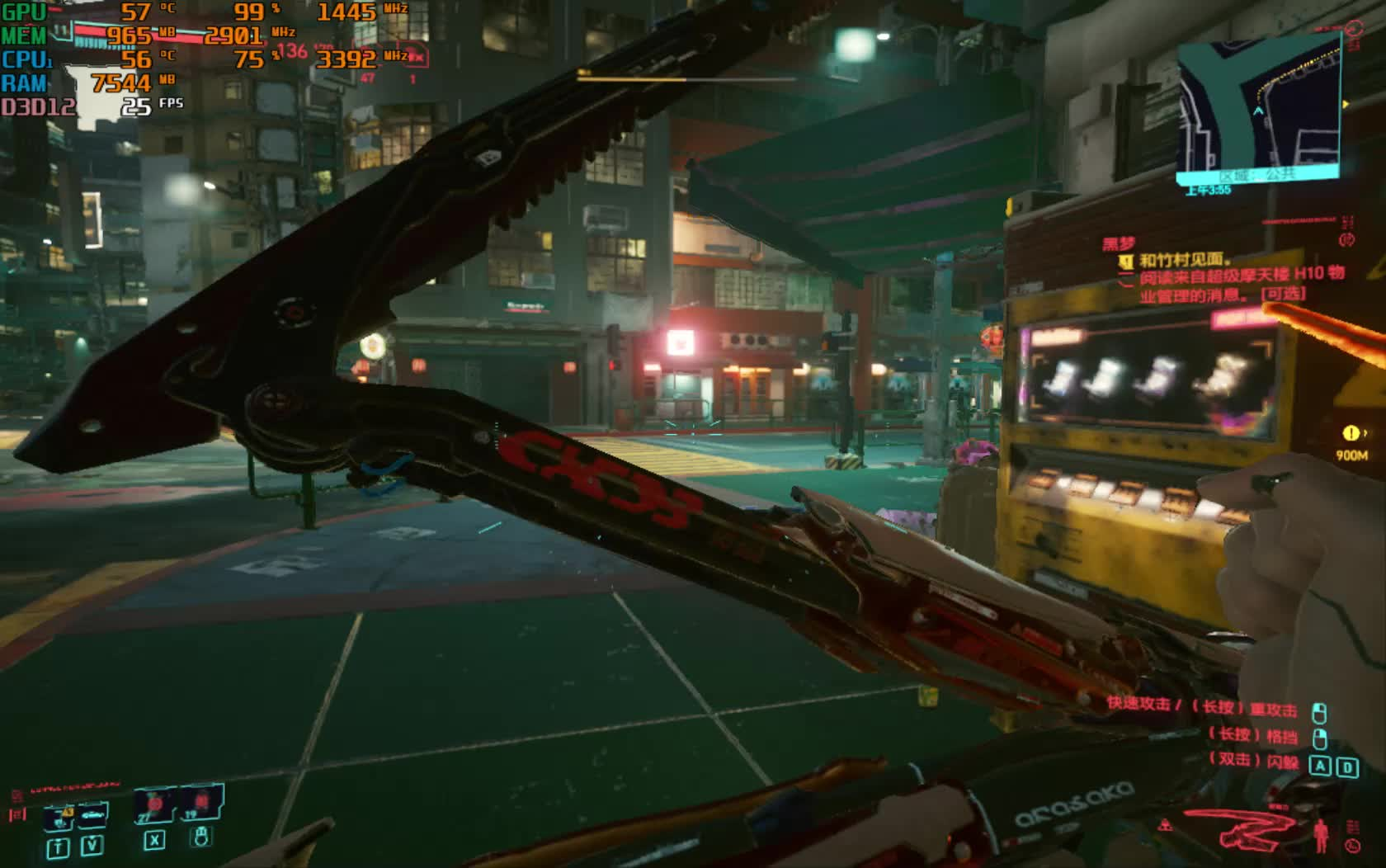This screenshot has height=868, width=1386.
Task: Click the red stance figure icon
Action: [1321, 833]
